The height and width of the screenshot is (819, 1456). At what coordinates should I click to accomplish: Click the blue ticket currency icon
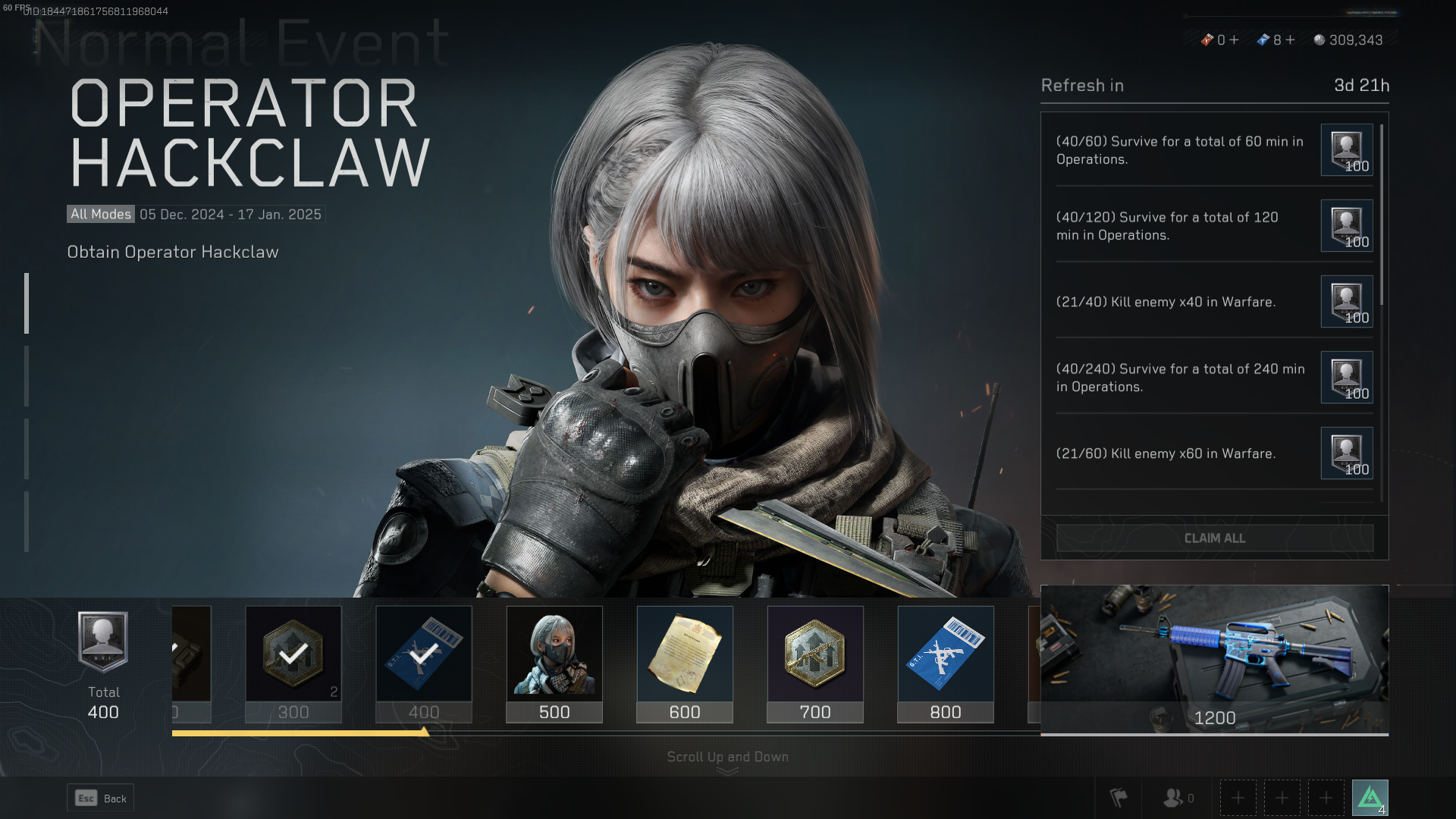tap(1263, 40)
